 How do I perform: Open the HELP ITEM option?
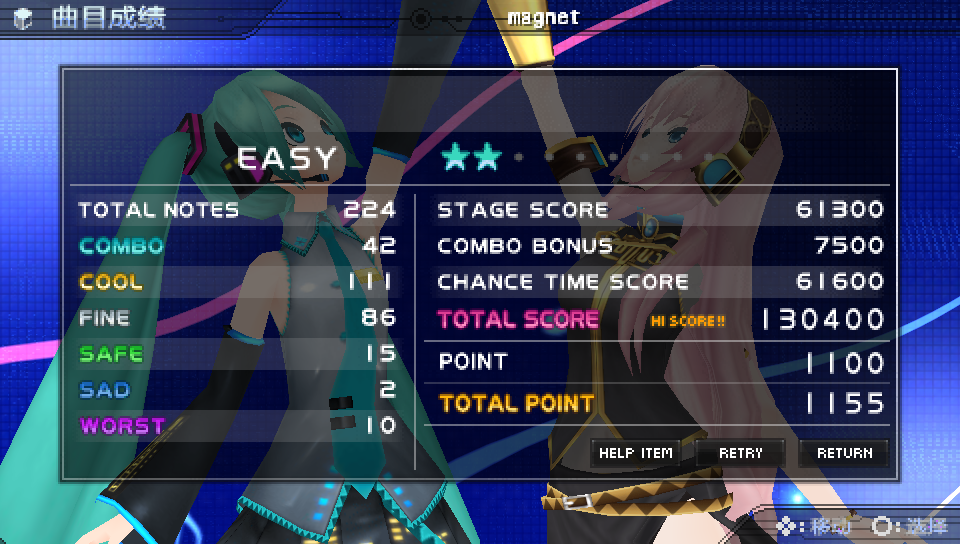coord(636,453)
